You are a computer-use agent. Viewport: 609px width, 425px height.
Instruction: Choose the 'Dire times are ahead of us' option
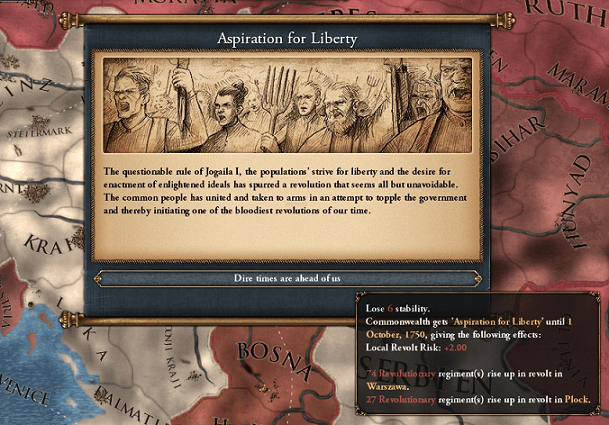click(x=287, y=277)
